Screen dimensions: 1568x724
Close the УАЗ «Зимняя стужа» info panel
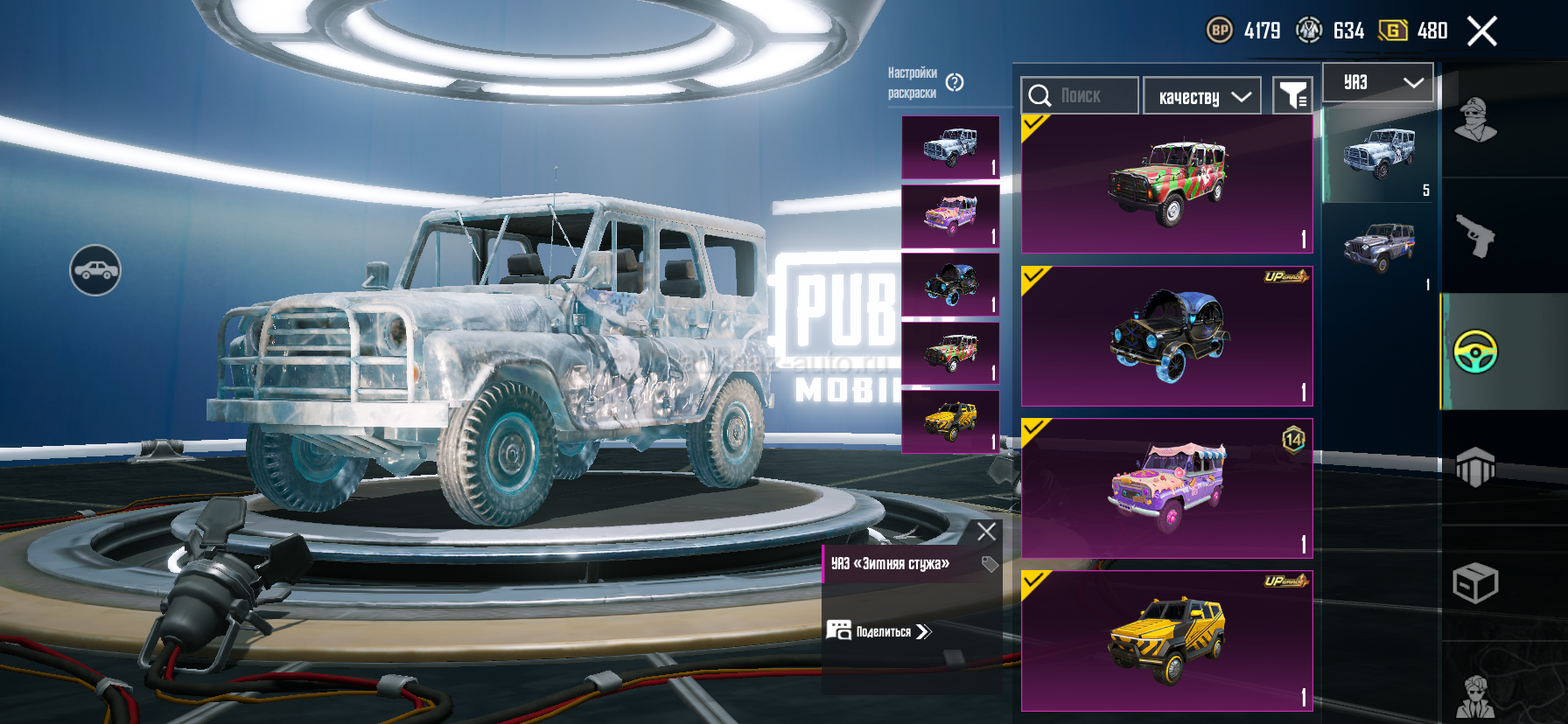tap(986, 531)
